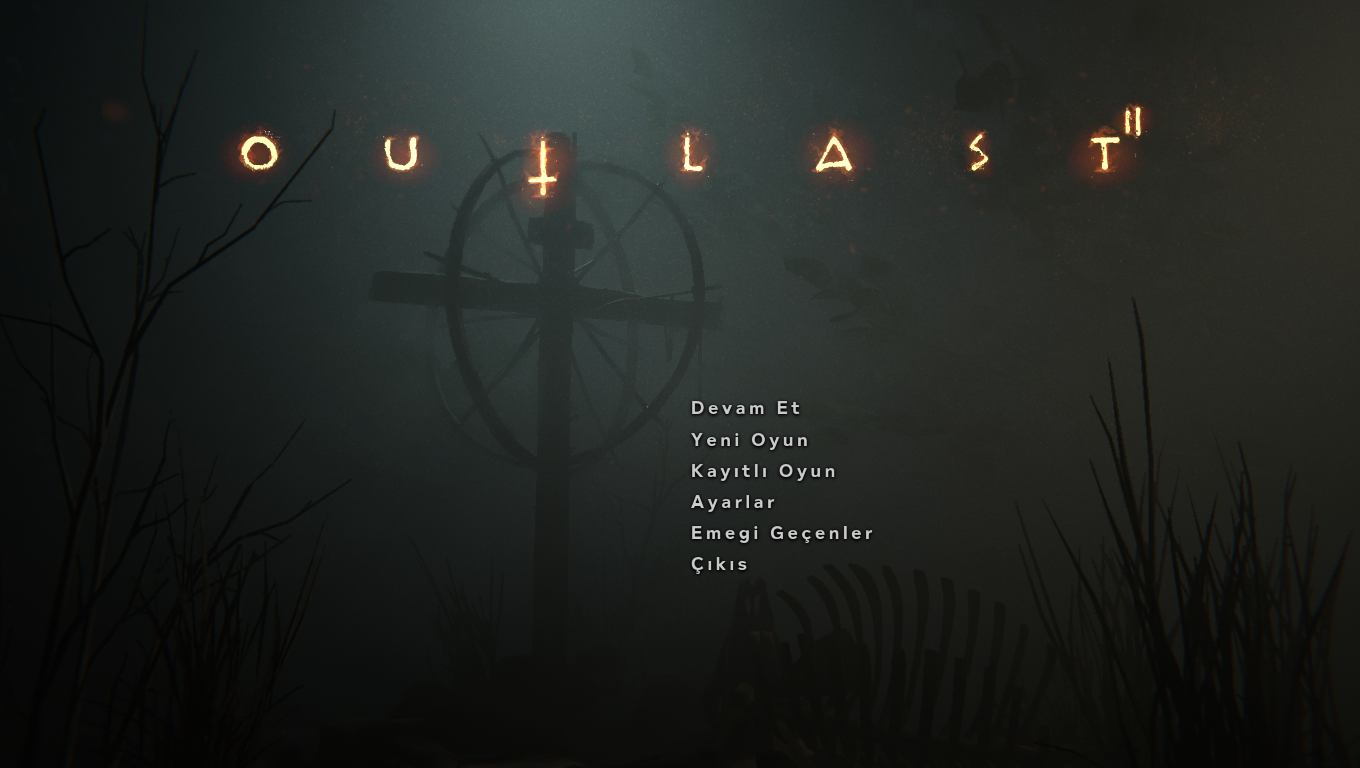Viewport: 1360px width, 768px height.
Task: Click Emegi Geçenler near the menu bottom
Action: [781, 533]
